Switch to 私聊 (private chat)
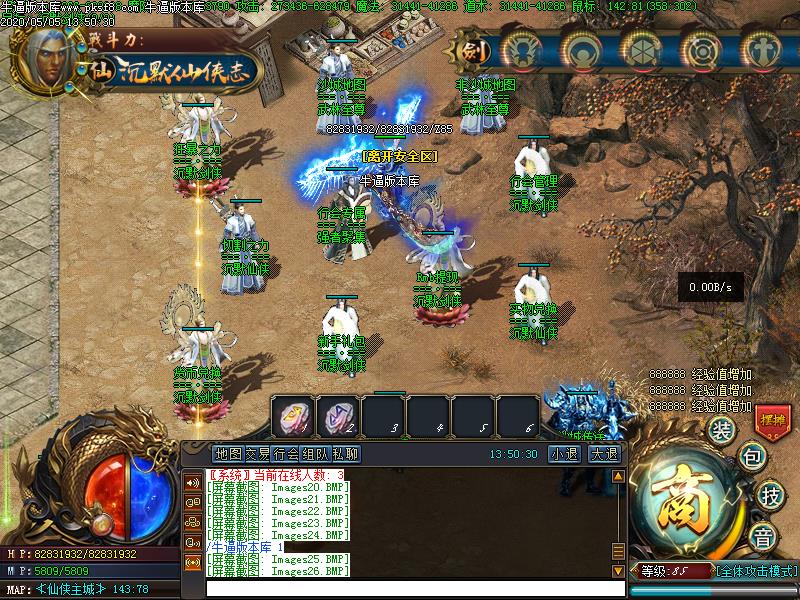Screen dimensions: 800x600 (346, 454)
